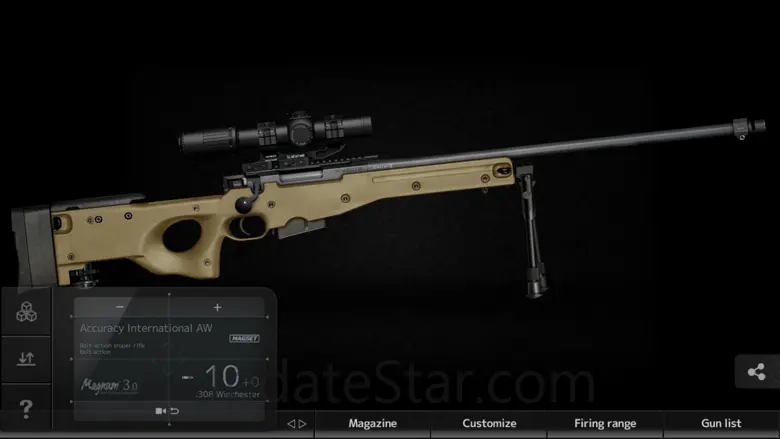This screenshot has width=780, height=439.
Task: Click the camera reset icon
Action: coord(167,411)
